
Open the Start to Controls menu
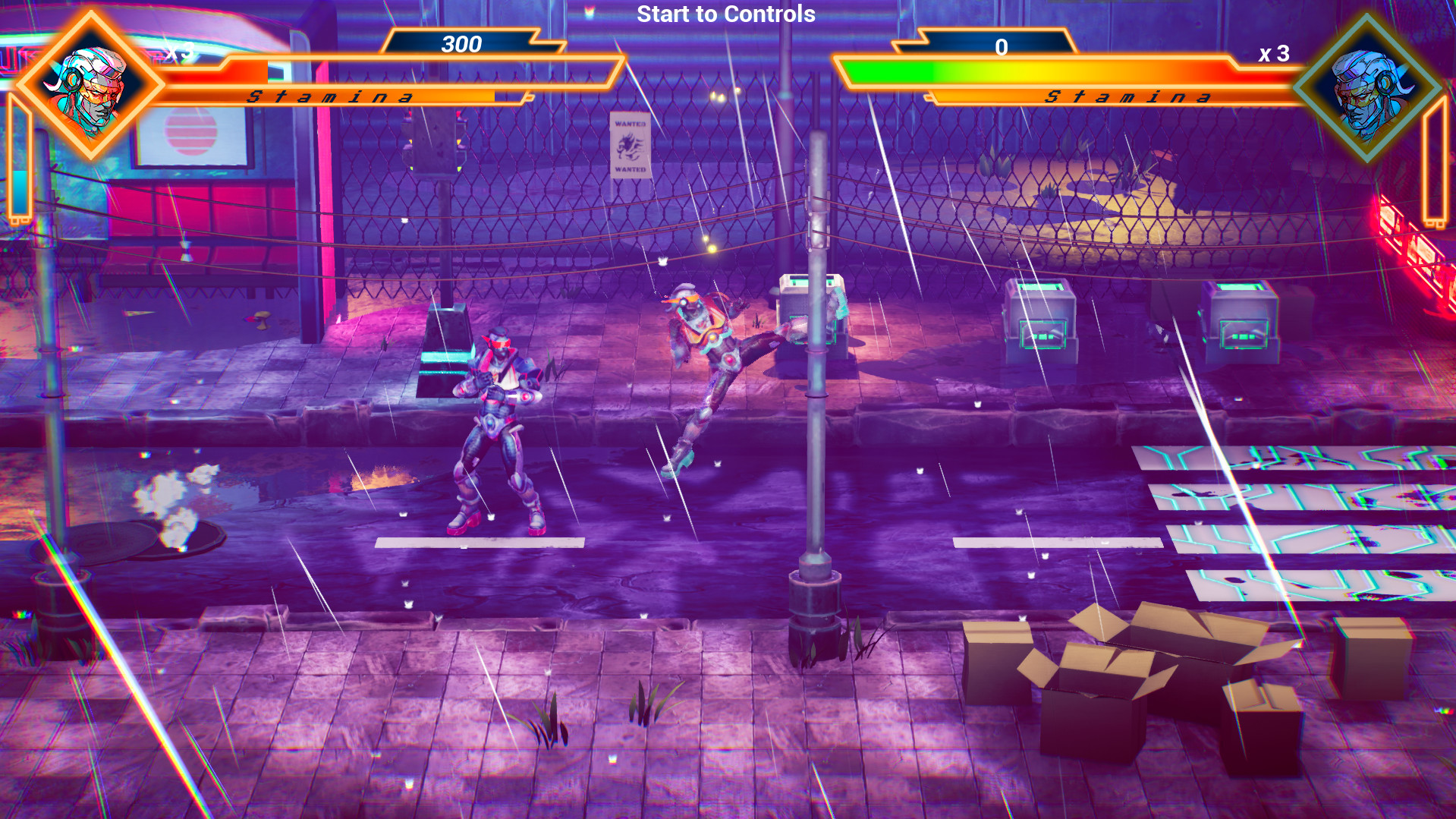[x=725, y=14]
